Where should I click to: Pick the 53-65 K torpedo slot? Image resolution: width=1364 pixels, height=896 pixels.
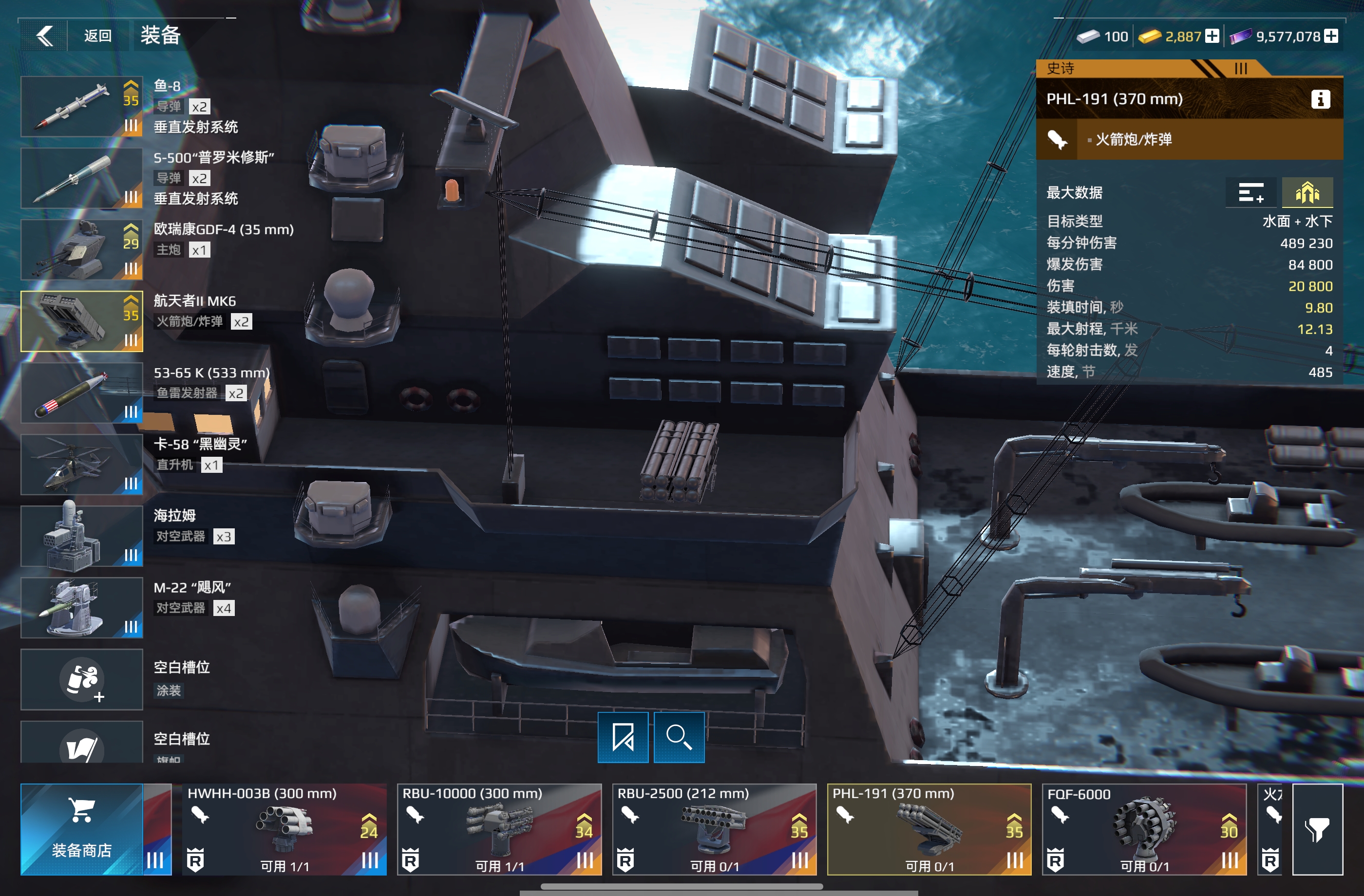click(82, 393)
